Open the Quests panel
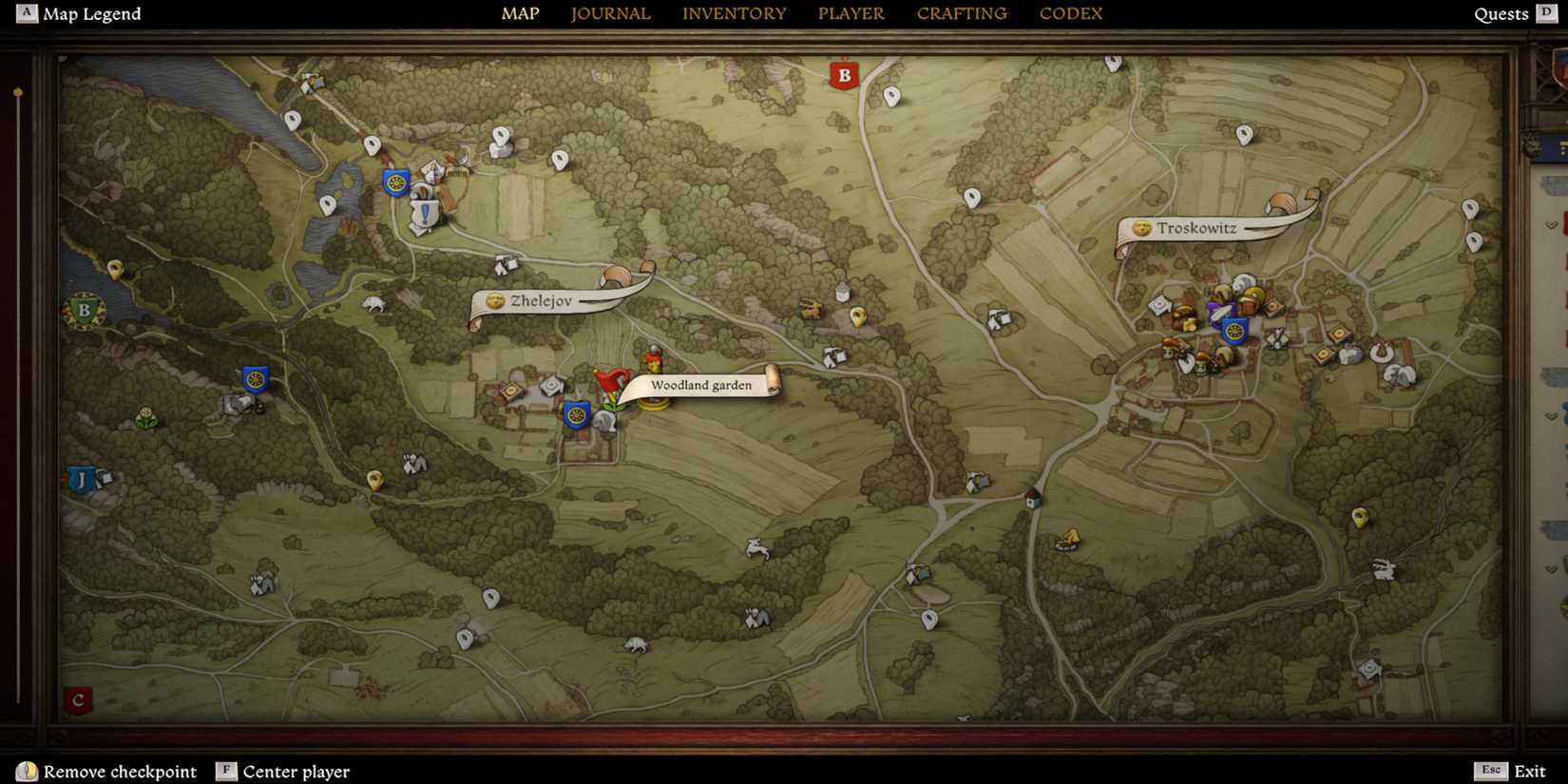The height and width of the screenshot is (784, 1568). [1501, 13]
